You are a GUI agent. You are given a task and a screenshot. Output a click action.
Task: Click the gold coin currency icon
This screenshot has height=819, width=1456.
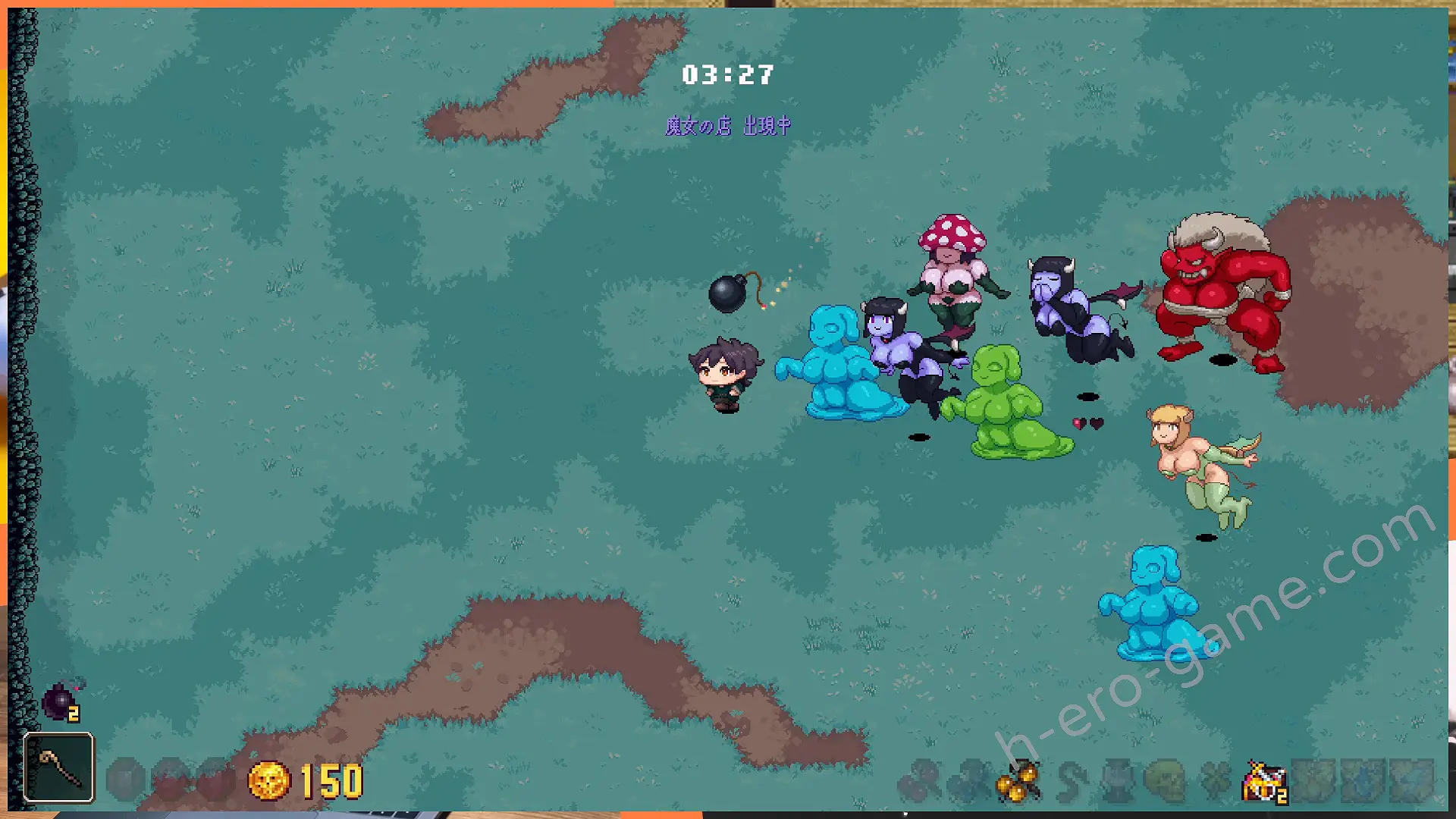point(269,780)
